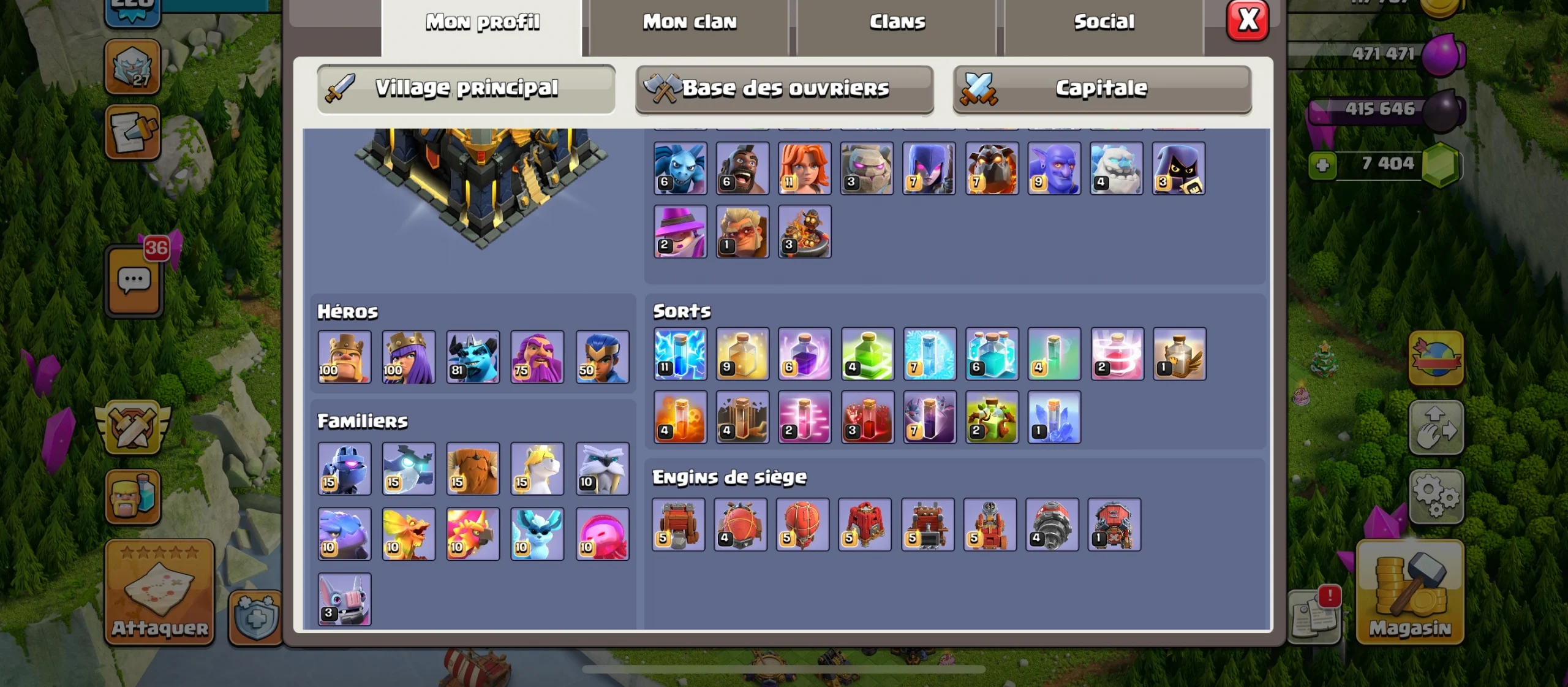Image resolution: width=1568 pixels, height=687 pixels.
Task: Click the Electro Owl pet under Familiers
Action: coord(409,469)
